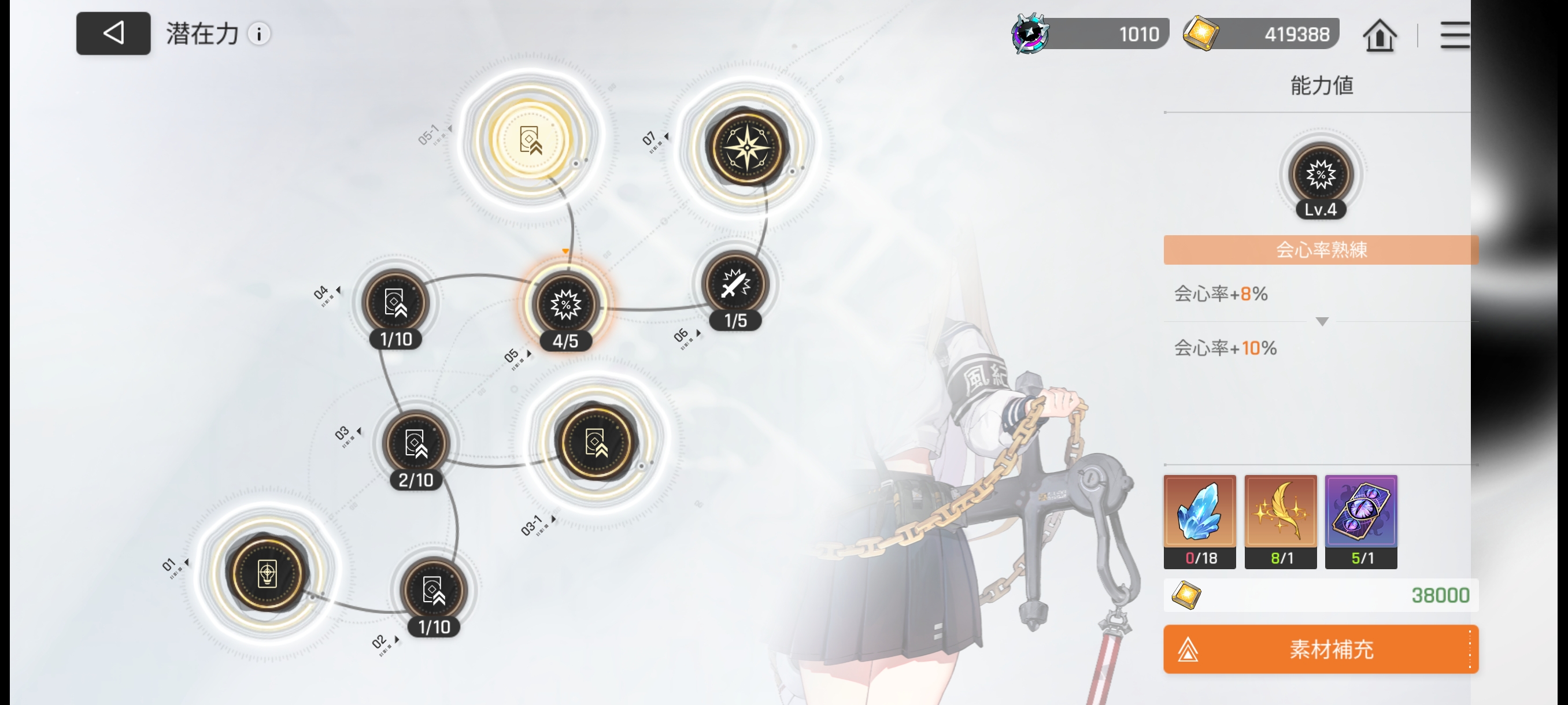The width and height of the screenshot is (1568, 705).
Task: Inspect the golden feather material 8/1
Action: 1280,520
